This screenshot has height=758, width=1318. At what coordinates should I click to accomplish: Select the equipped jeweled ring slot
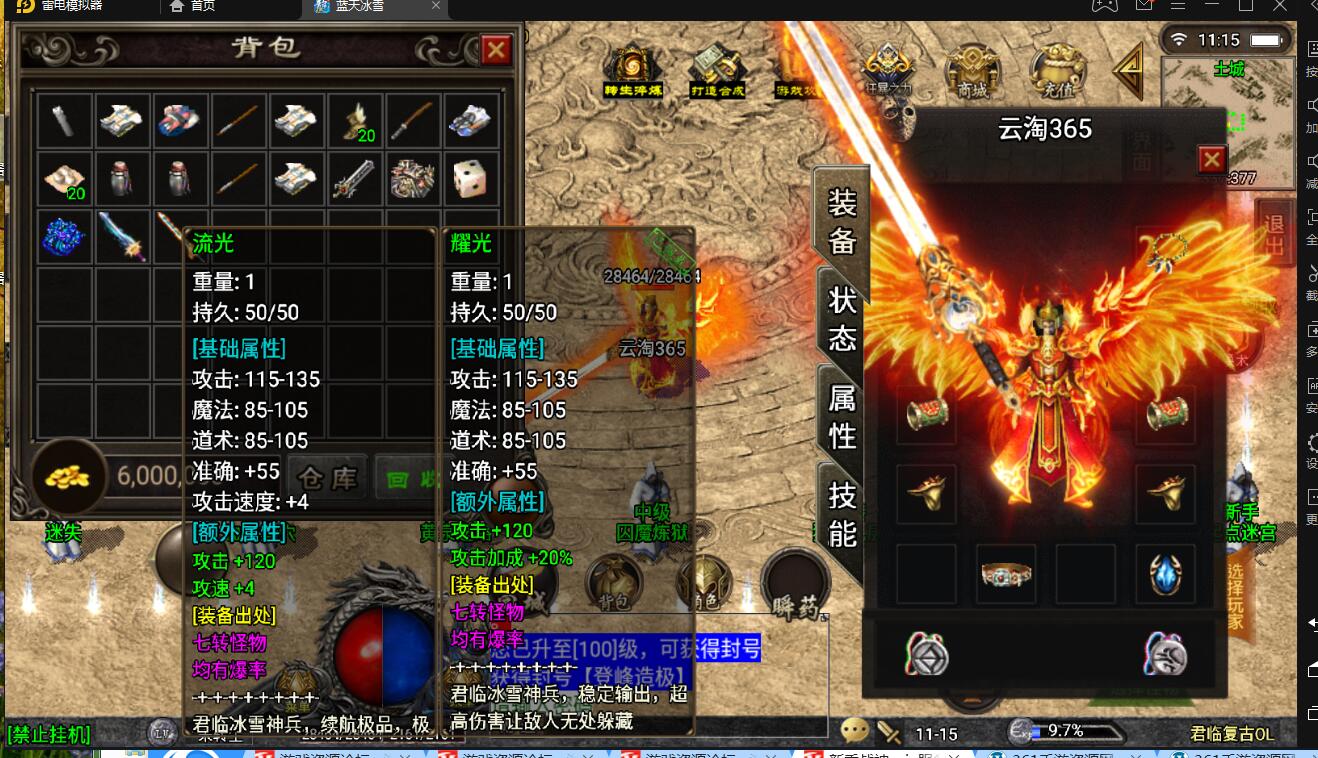(x=1006, y=575)
